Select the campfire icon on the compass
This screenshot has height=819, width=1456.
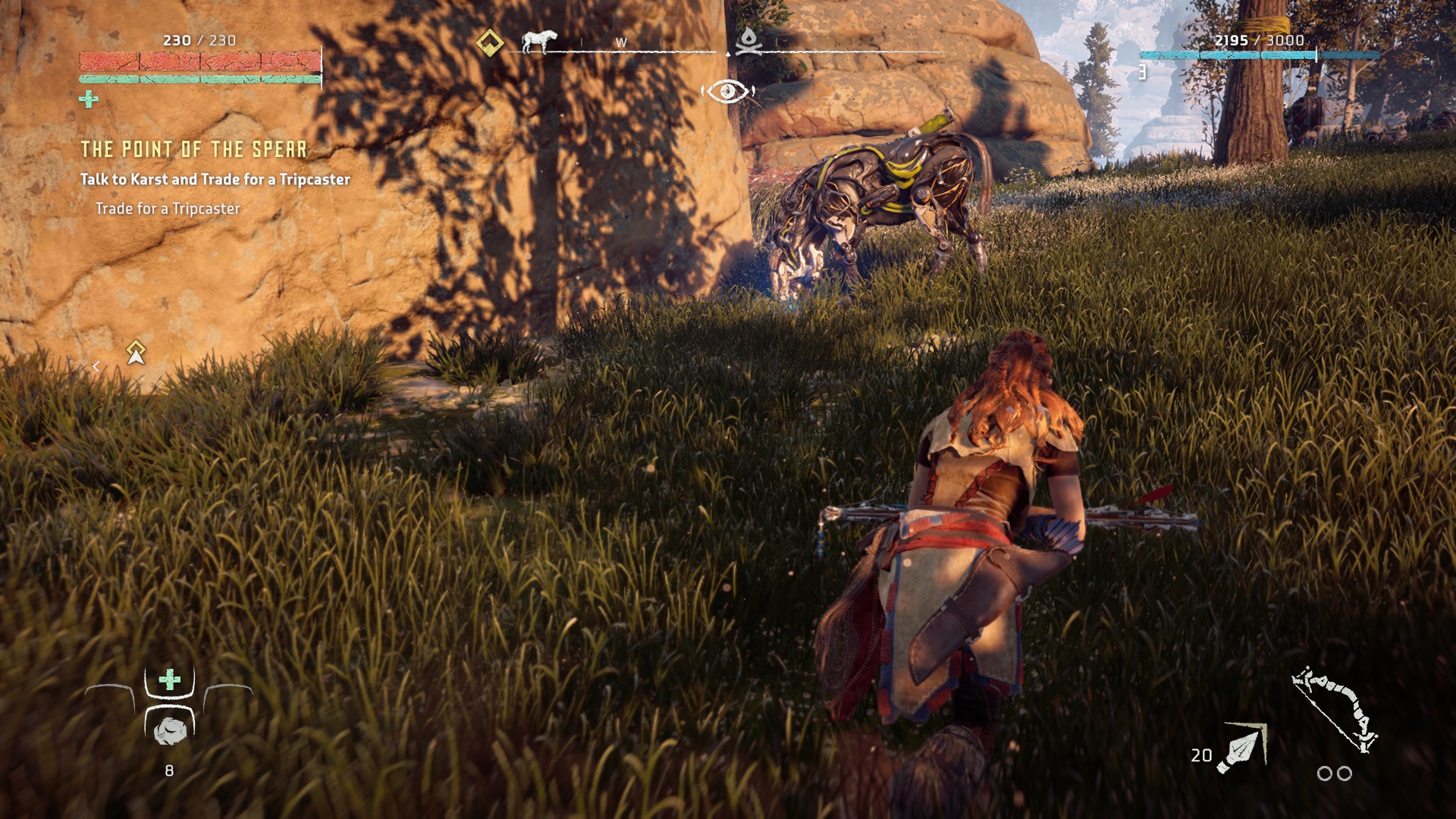pyautogui.click(x=748, y=41)
